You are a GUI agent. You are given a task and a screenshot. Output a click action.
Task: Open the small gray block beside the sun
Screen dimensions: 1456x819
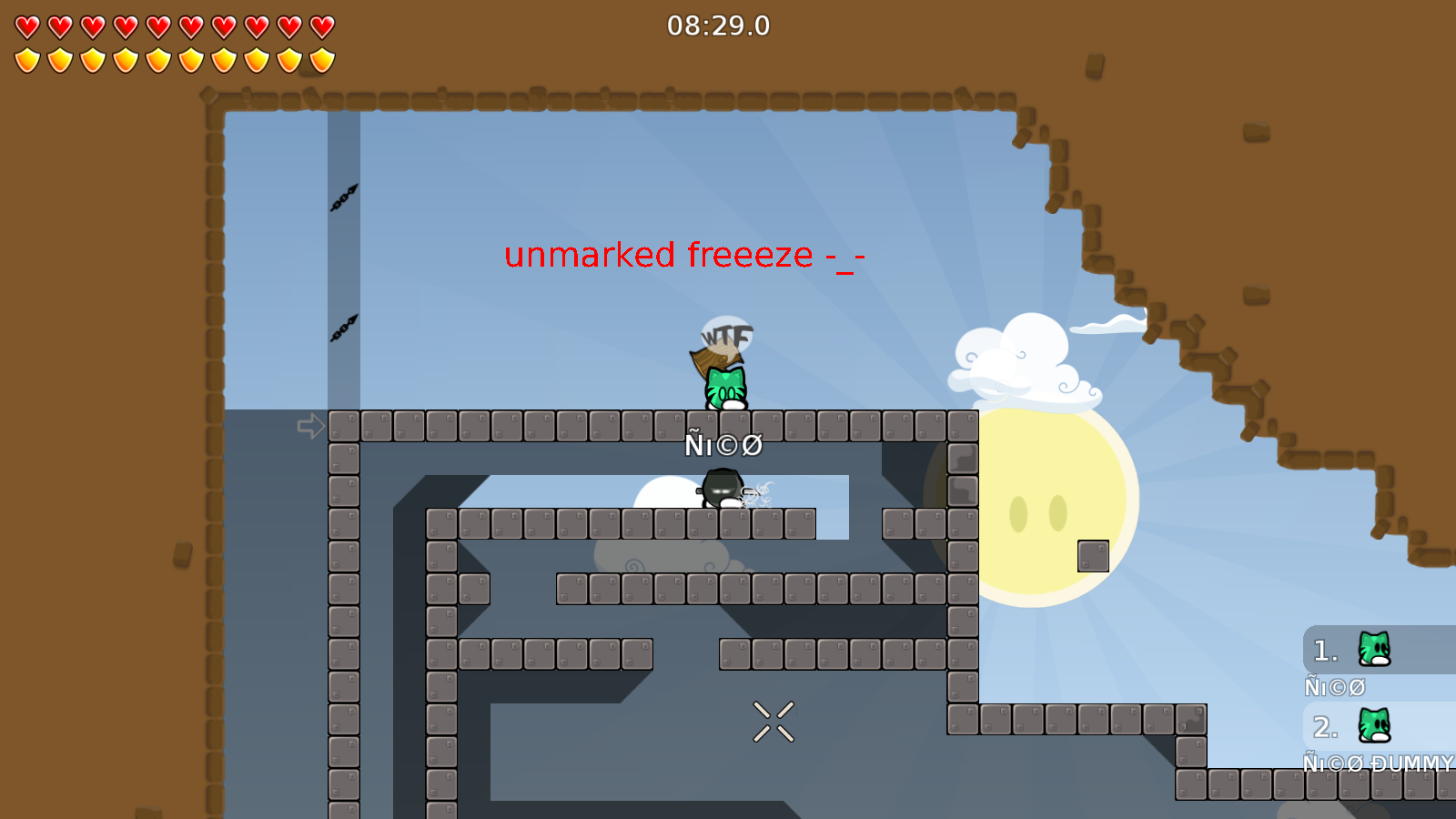pyautogui.click(x=1092, y=553)
